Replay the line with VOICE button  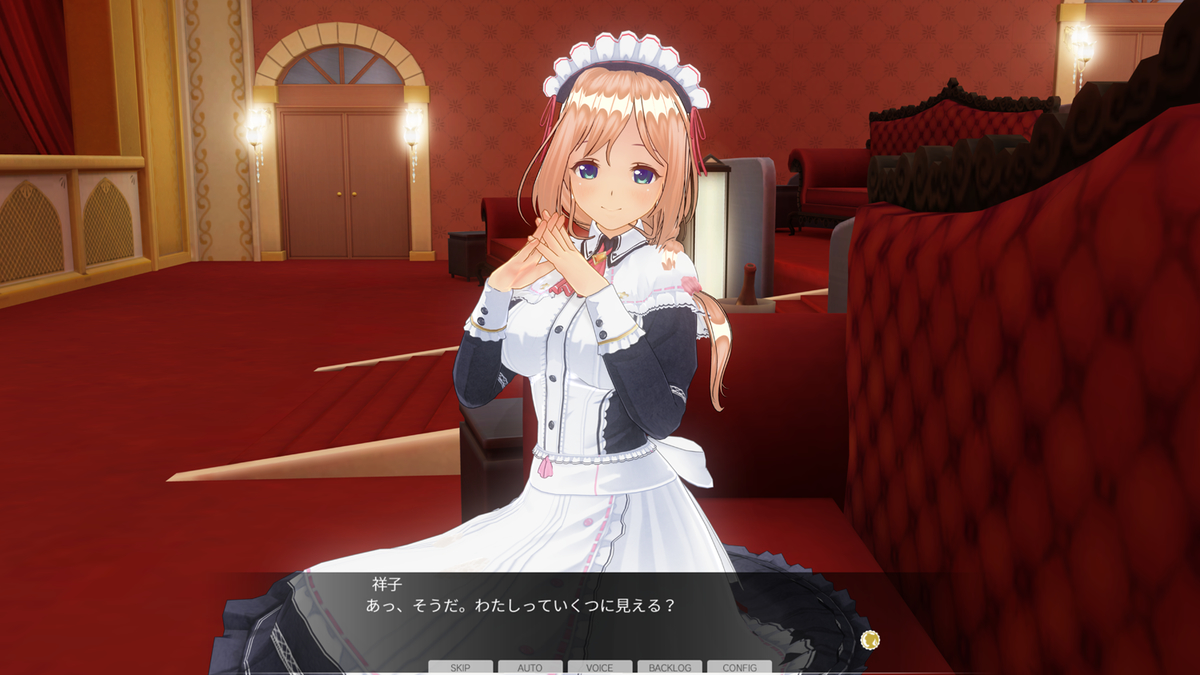(x=600, y=667)
